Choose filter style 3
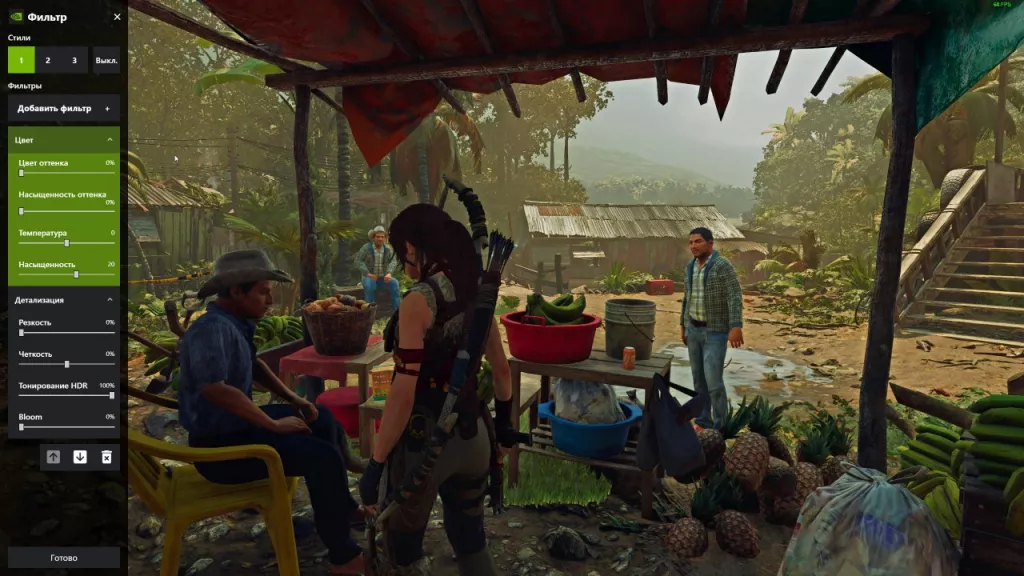1024x576 pixels. [74, 60]
